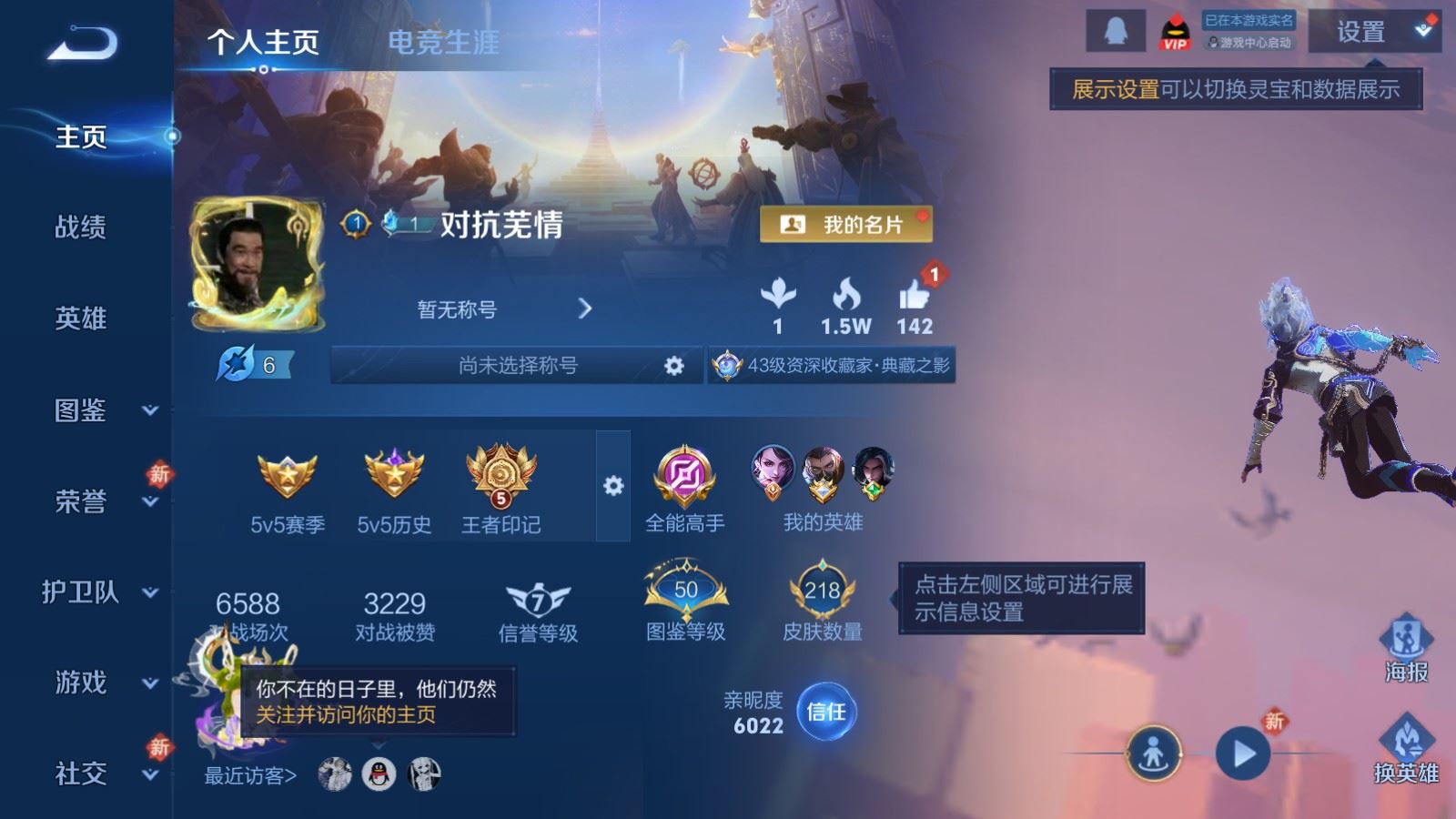
Task: Click the 我的名片 button
Action: 846,225
